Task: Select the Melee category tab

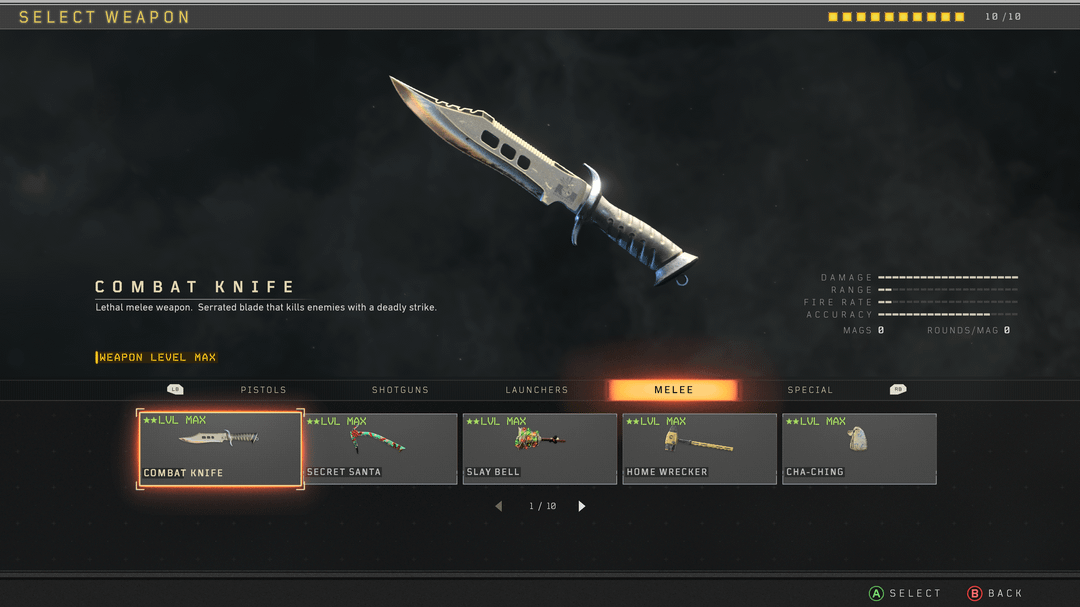Action: coord(673,390)
